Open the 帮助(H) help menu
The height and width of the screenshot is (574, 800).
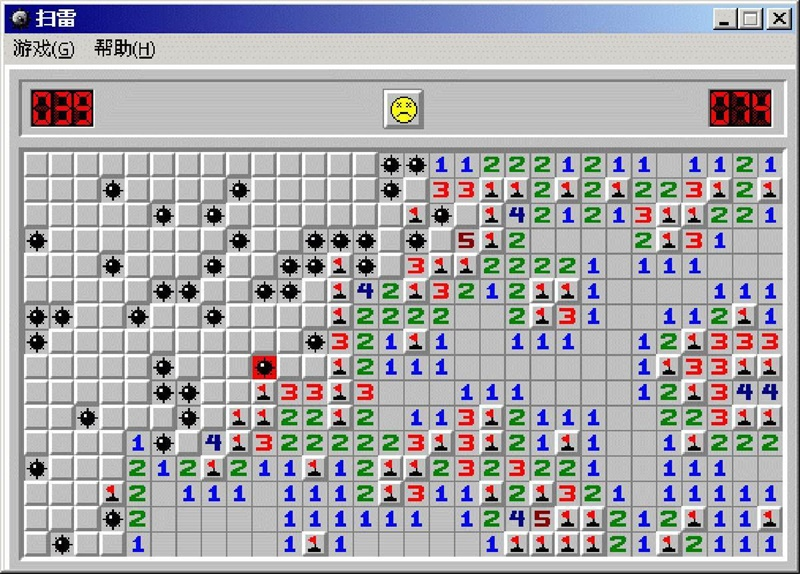pyautogui.click(x=124, y=49)
